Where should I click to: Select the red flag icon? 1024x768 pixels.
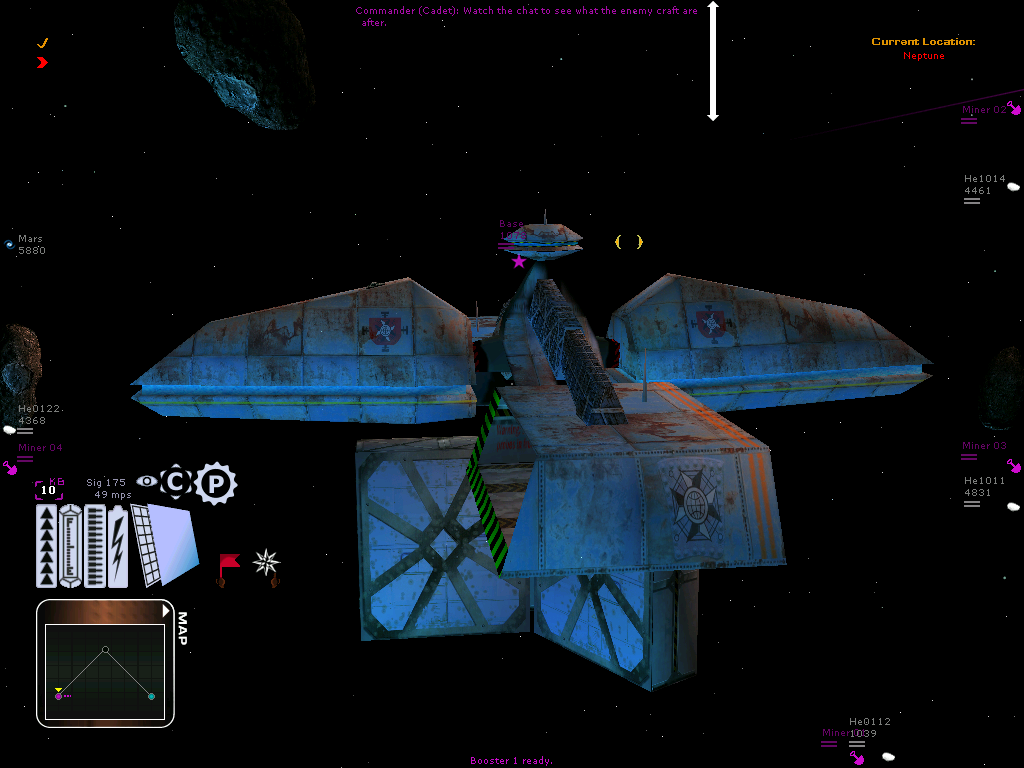[x=229, y=564]
